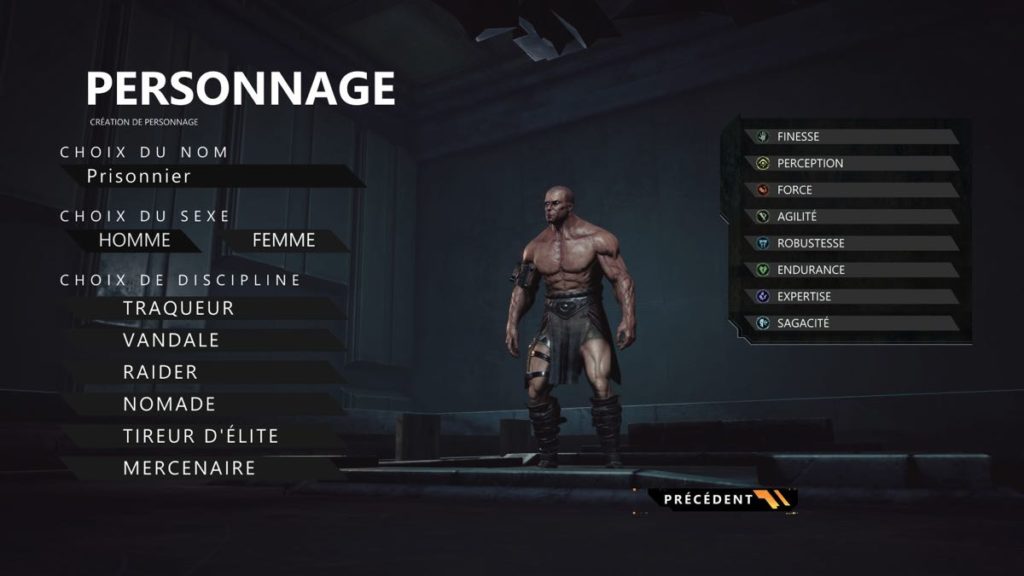The width and height of the screenshot is (1024, 576).
Task: Select the Sagacité attribute row
Action: (x=850, y=323)
